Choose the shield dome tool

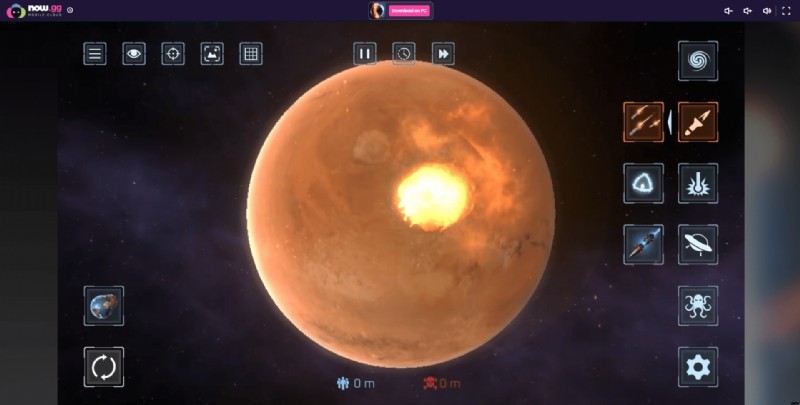(643, 183)
